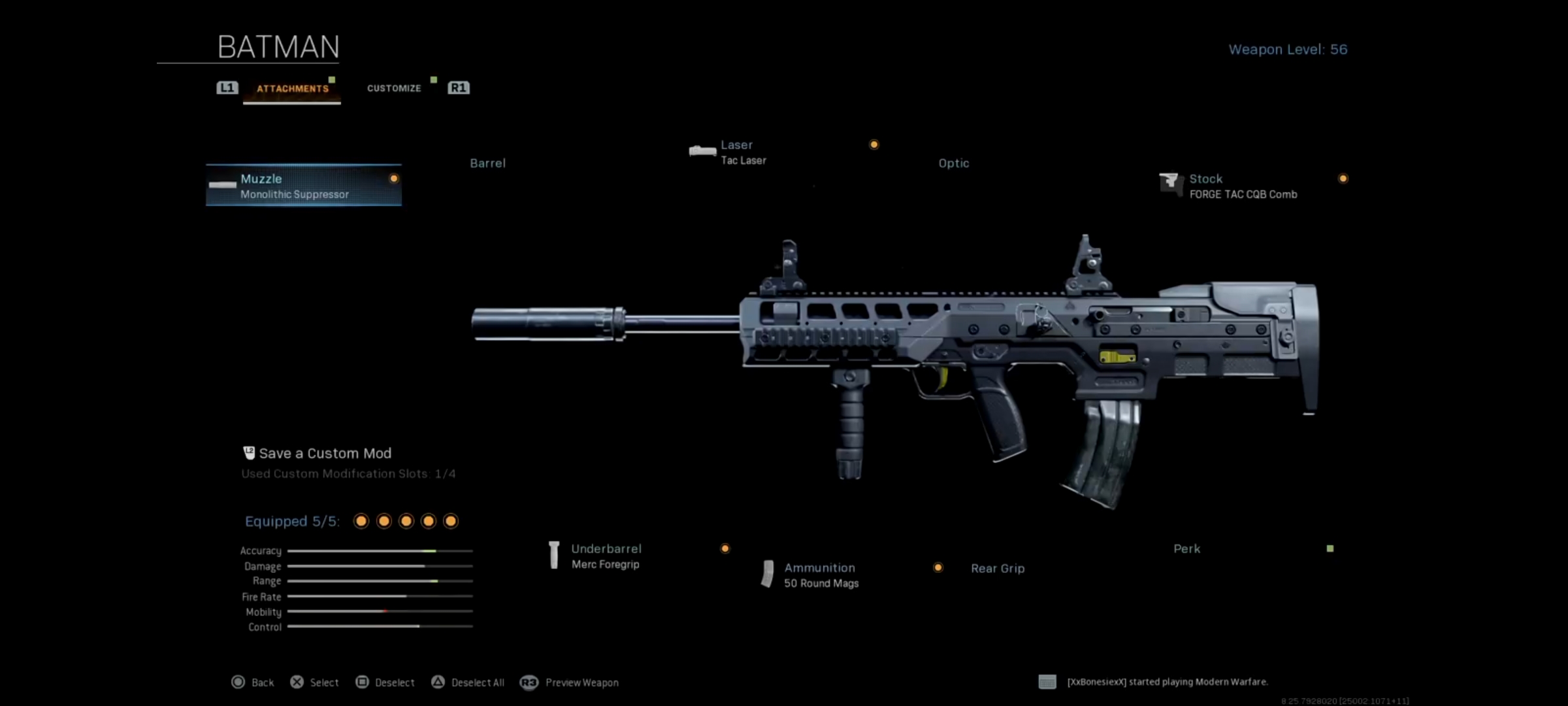
Task: Switch to the Customize tab
Action: [393, 88]
